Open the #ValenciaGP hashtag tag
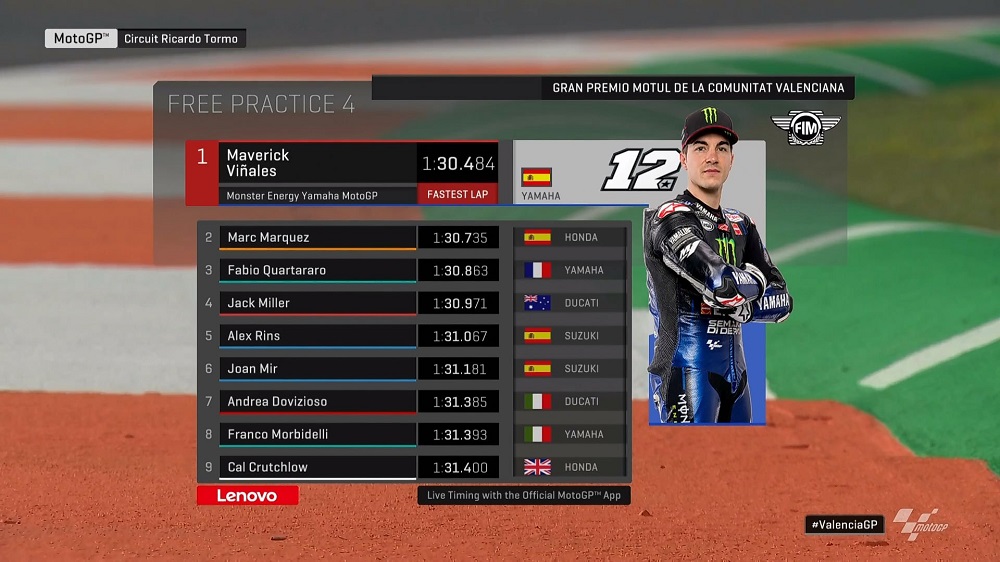Image resolution: width=1000 pixels, height=562 pixels. (x=845, y=524)
